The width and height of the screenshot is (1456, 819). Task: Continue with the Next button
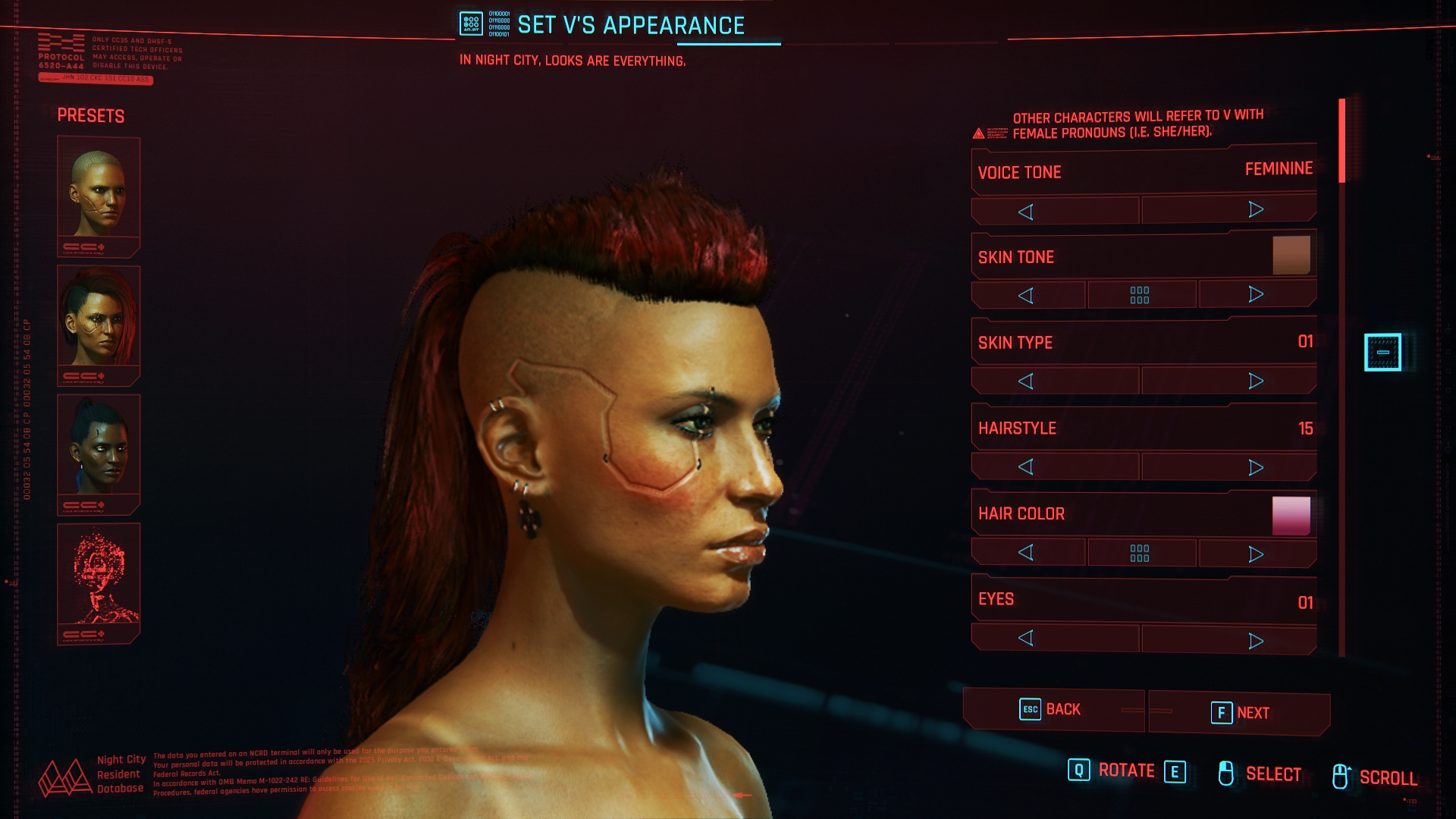[x=1239, y=713]
